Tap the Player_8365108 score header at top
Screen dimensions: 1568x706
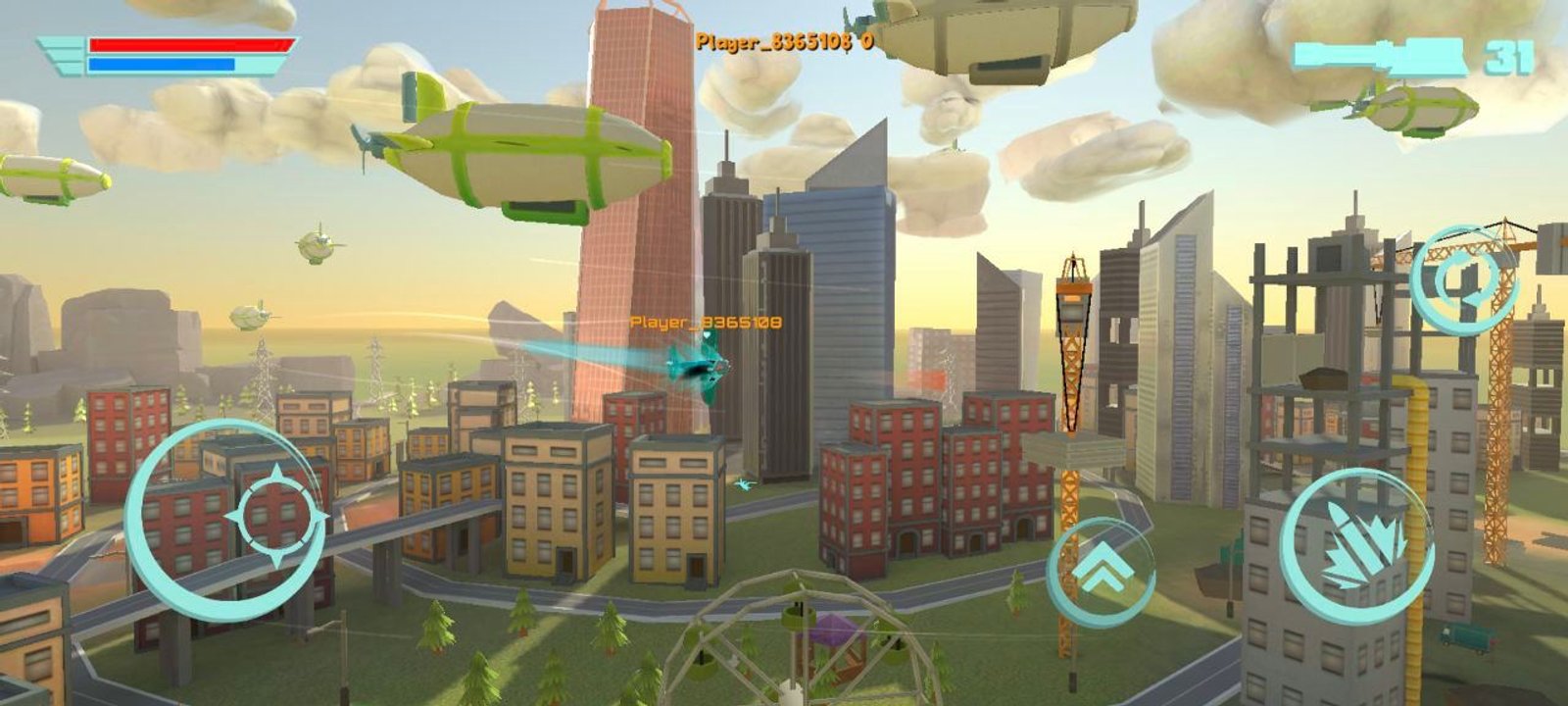point(784,41)
